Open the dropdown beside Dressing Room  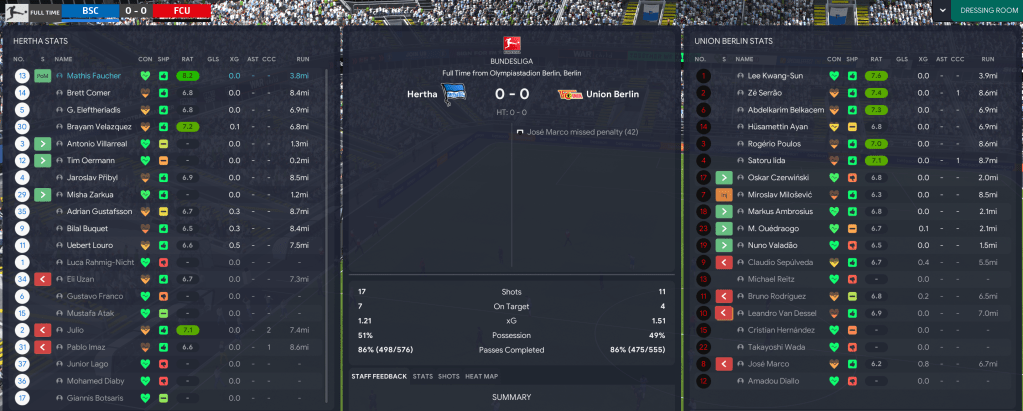[x=942, y=11]
